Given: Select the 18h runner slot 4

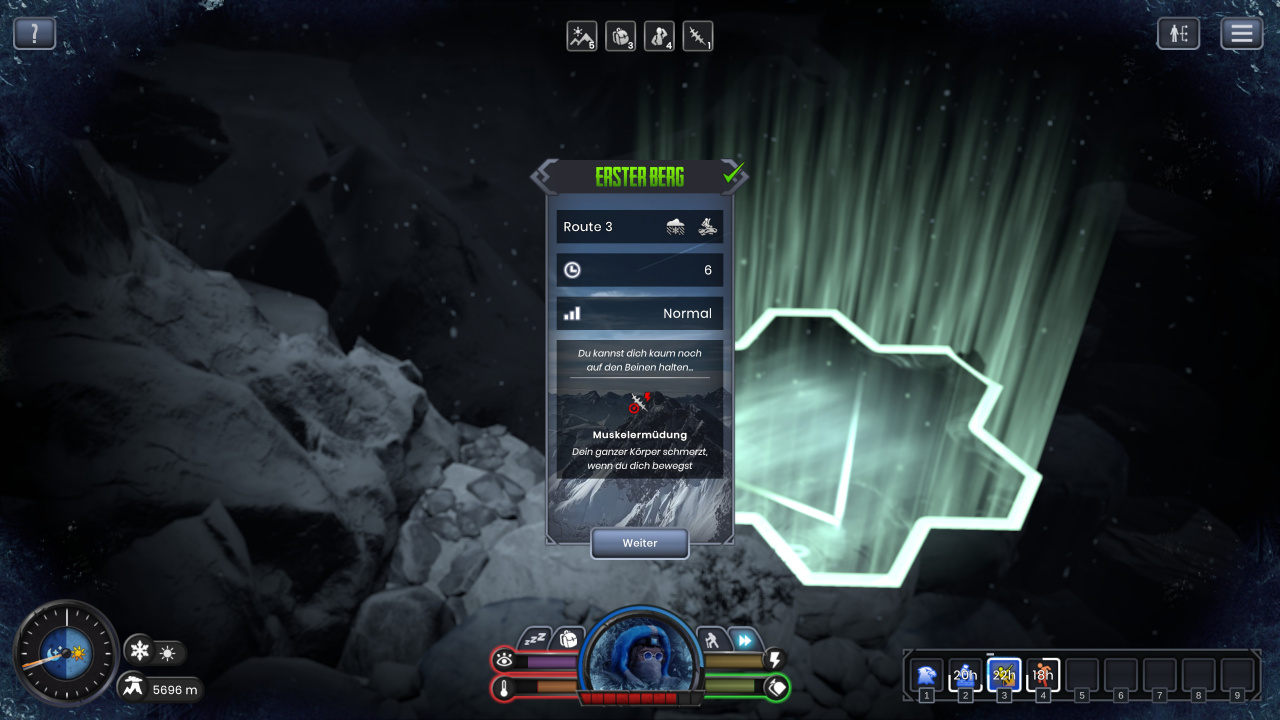Looking at the screenshot, I should pos(1043,674).
